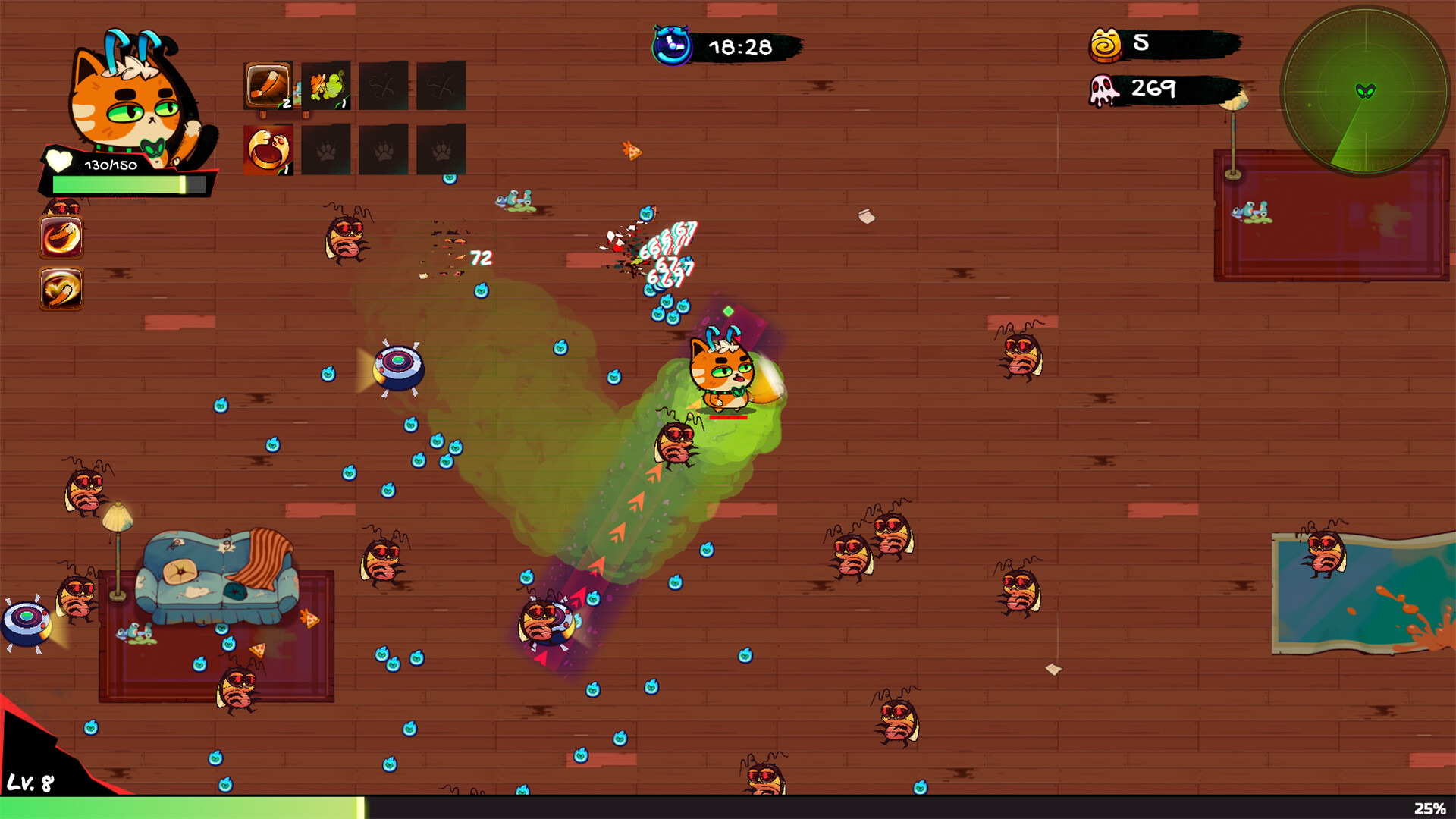Image resolution: width=1456 pixels, height=819 pixels.
Task: Click the coin count showing 5
Action: coord(1142,43)
